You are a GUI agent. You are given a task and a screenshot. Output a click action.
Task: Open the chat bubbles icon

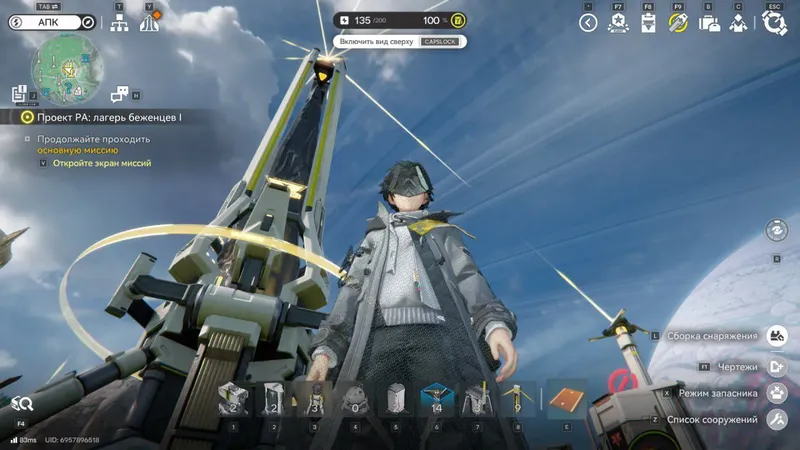[x=120, y=93]
